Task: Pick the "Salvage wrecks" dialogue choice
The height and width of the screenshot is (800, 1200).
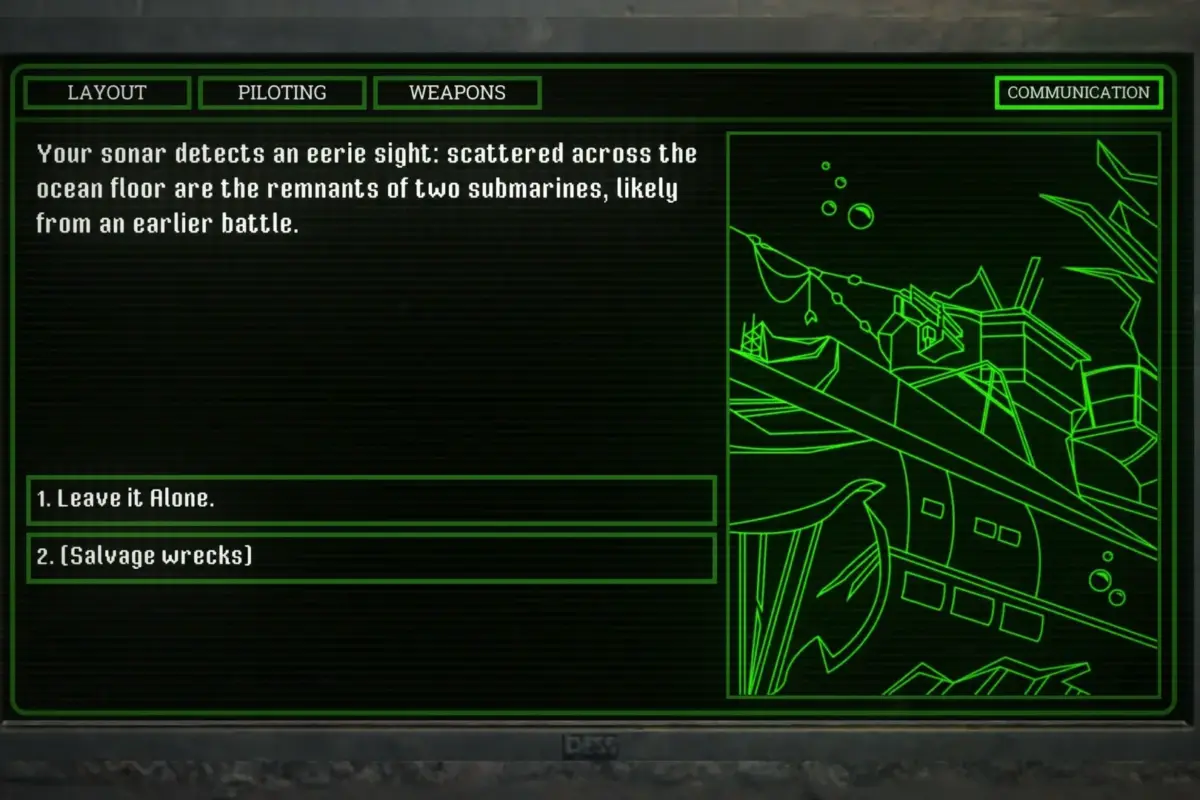Action: 371,557
